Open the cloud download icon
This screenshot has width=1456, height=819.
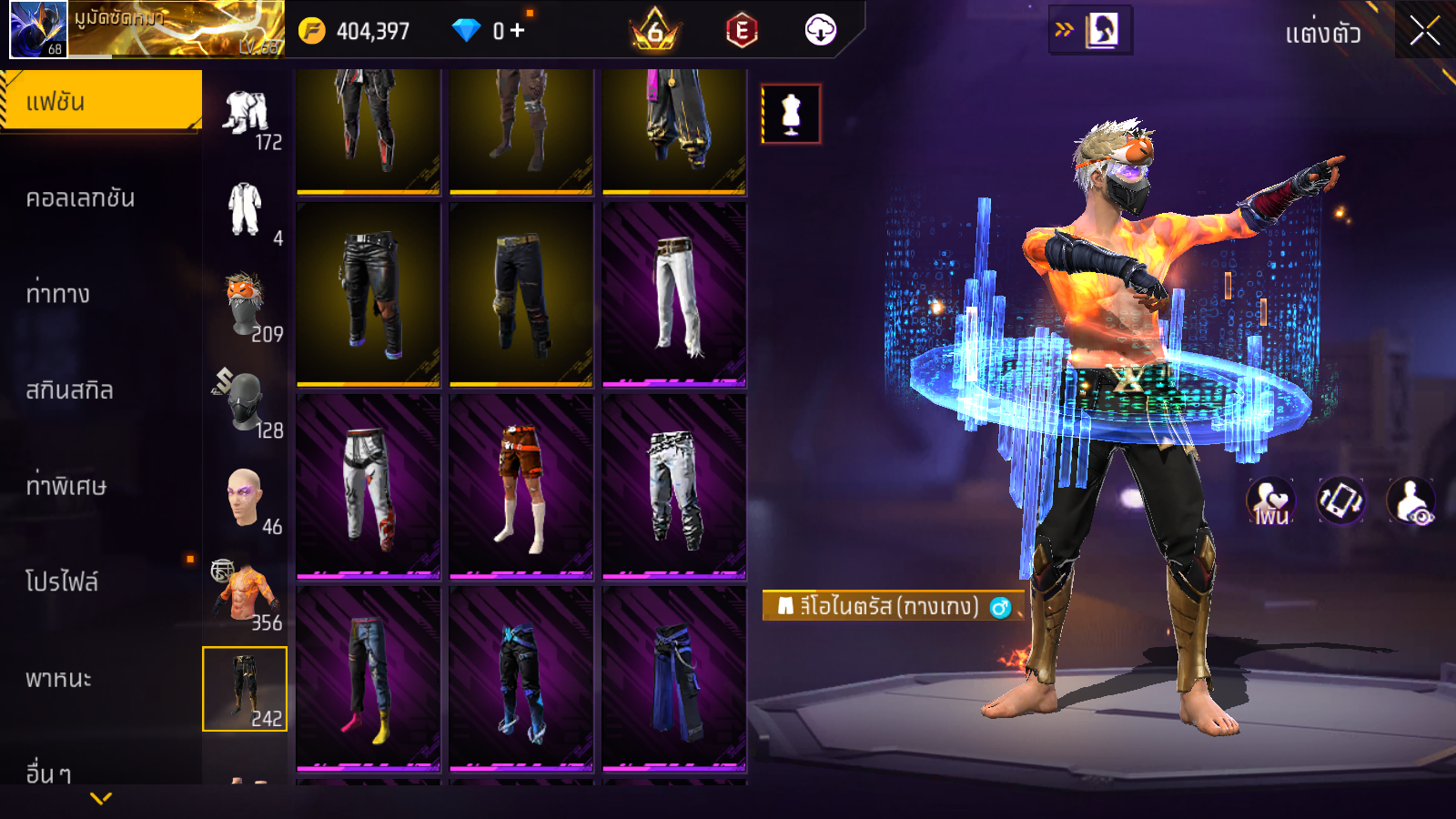click(x=820, y=31)
